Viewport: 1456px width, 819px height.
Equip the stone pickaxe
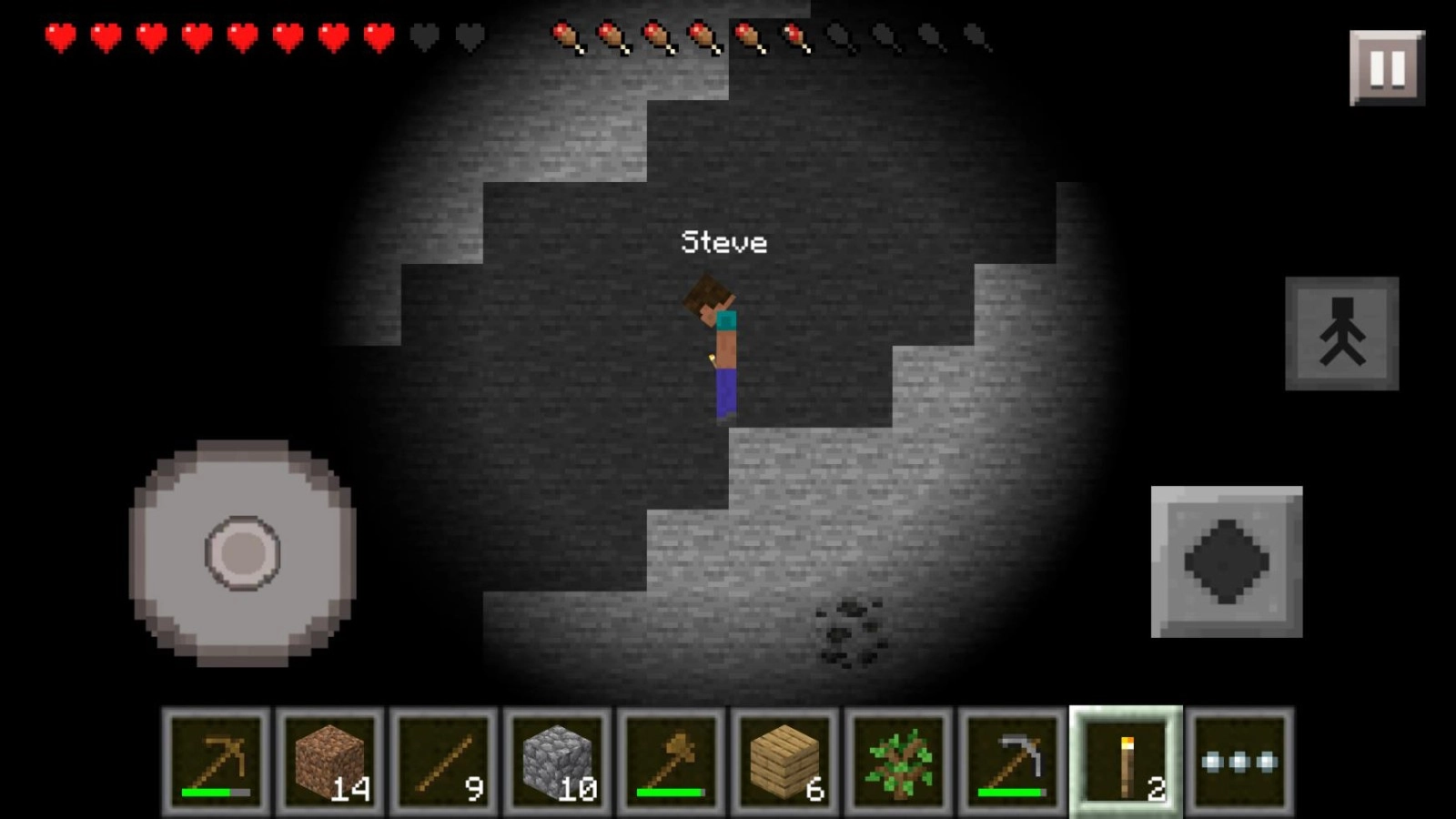coord(1013,762)
